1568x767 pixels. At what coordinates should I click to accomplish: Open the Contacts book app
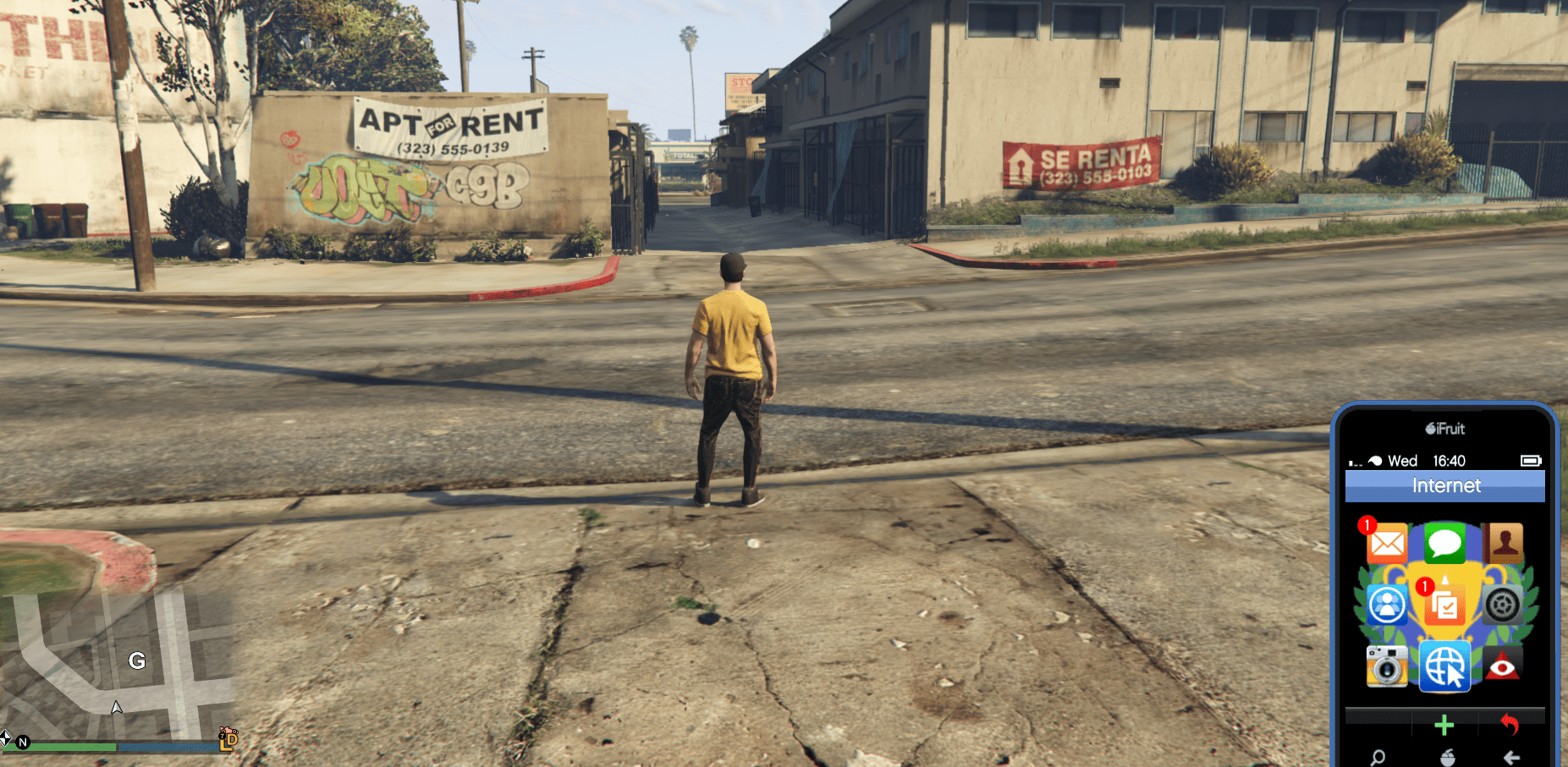[x=1503, y=544]
